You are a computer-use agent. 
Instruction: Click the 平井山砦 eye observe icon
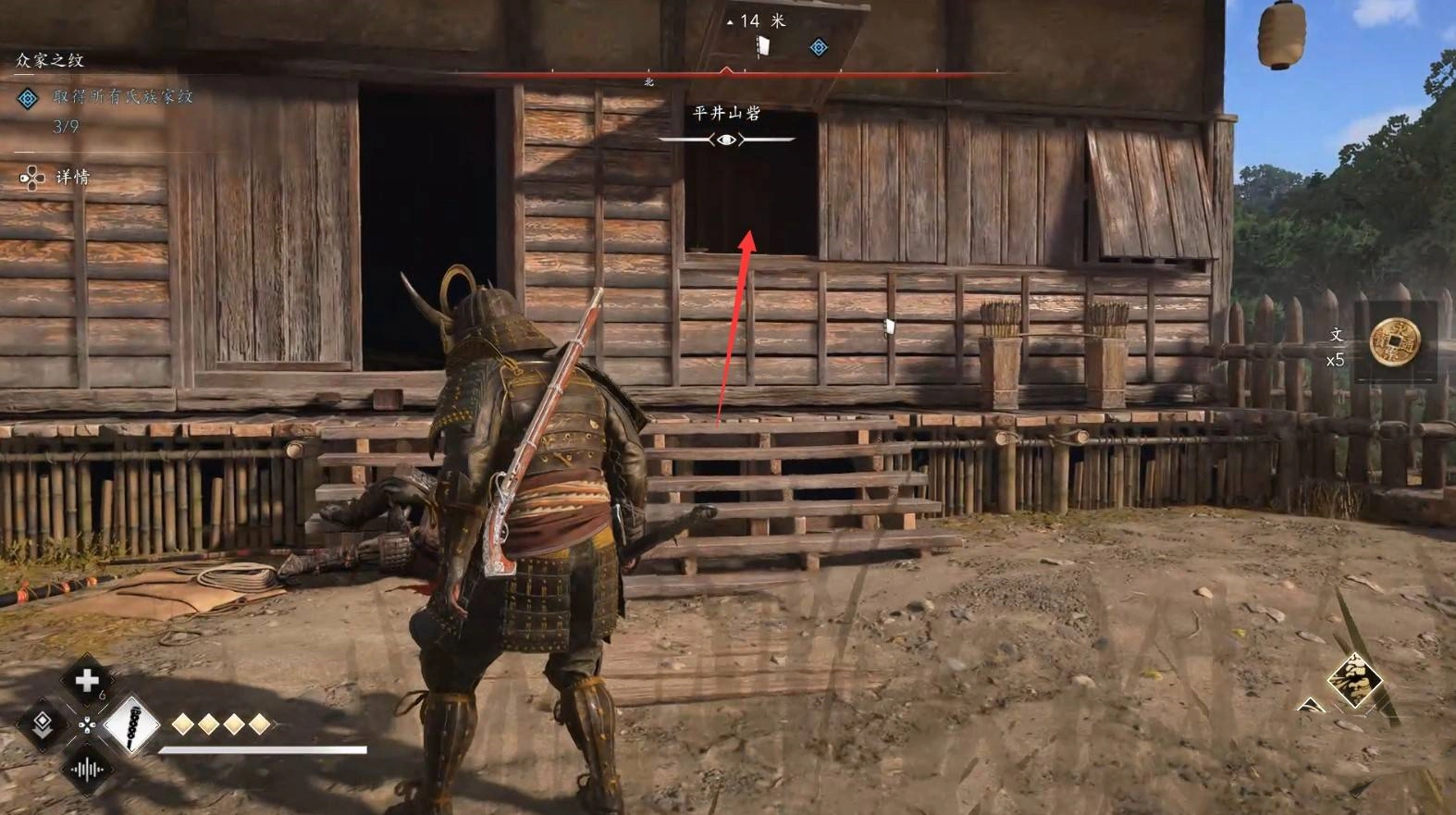727,140
